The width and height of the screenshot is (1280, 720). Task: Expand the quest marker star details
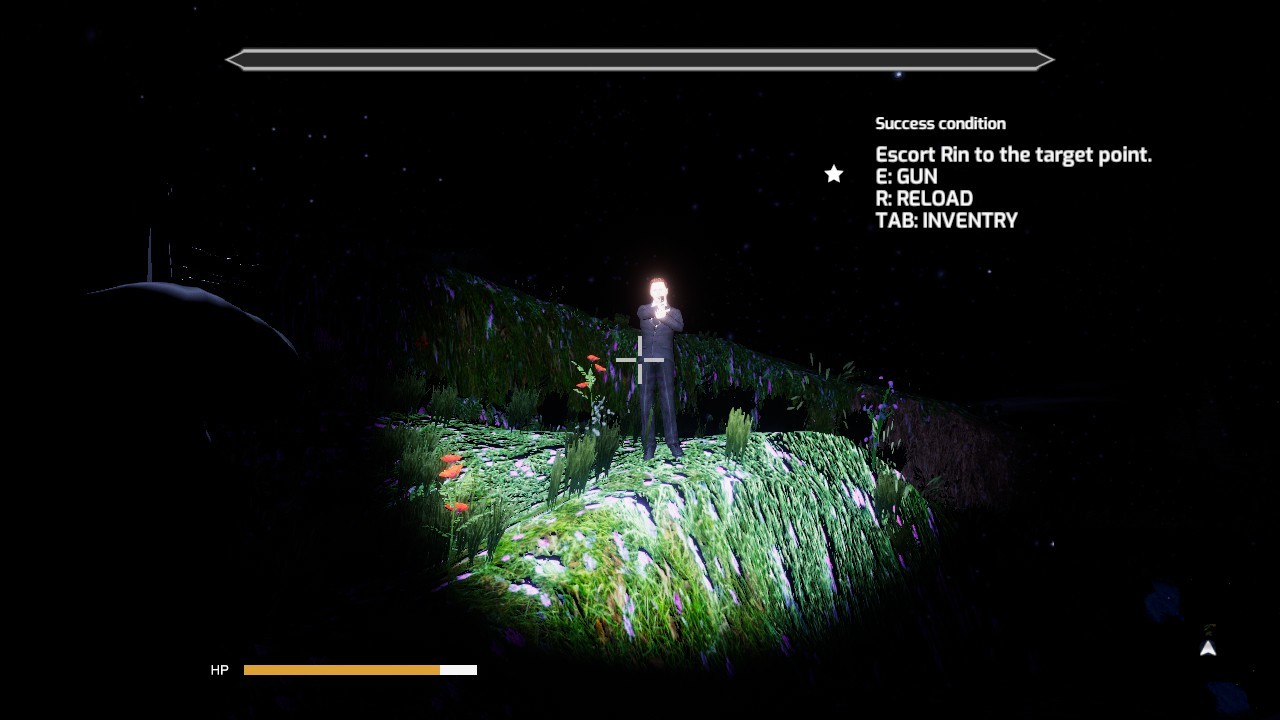(x=833, y=174)
